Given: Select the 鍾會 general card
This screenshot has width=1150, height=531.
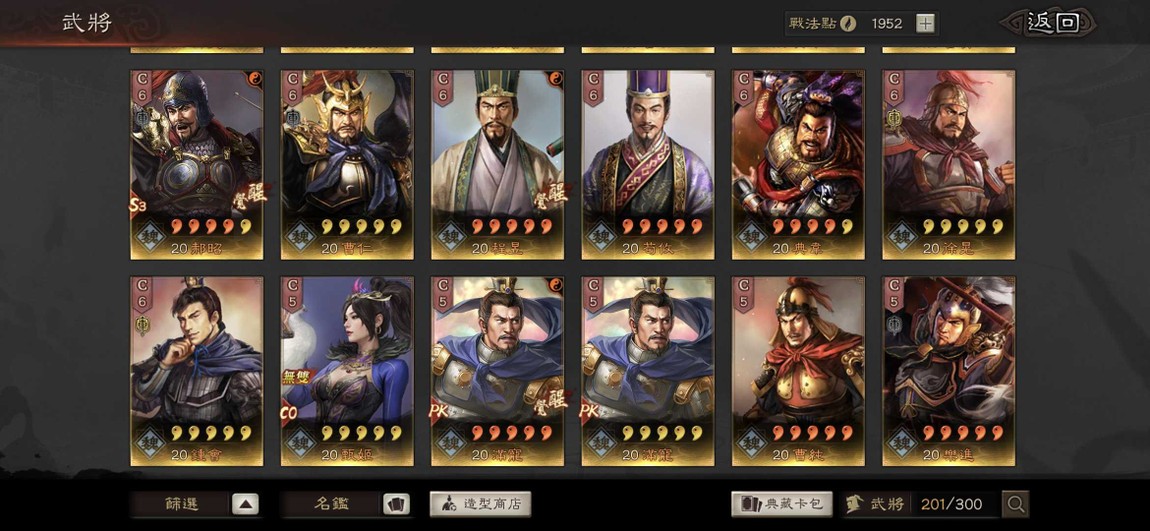Looking at the screenshot, I should (197, 371).
